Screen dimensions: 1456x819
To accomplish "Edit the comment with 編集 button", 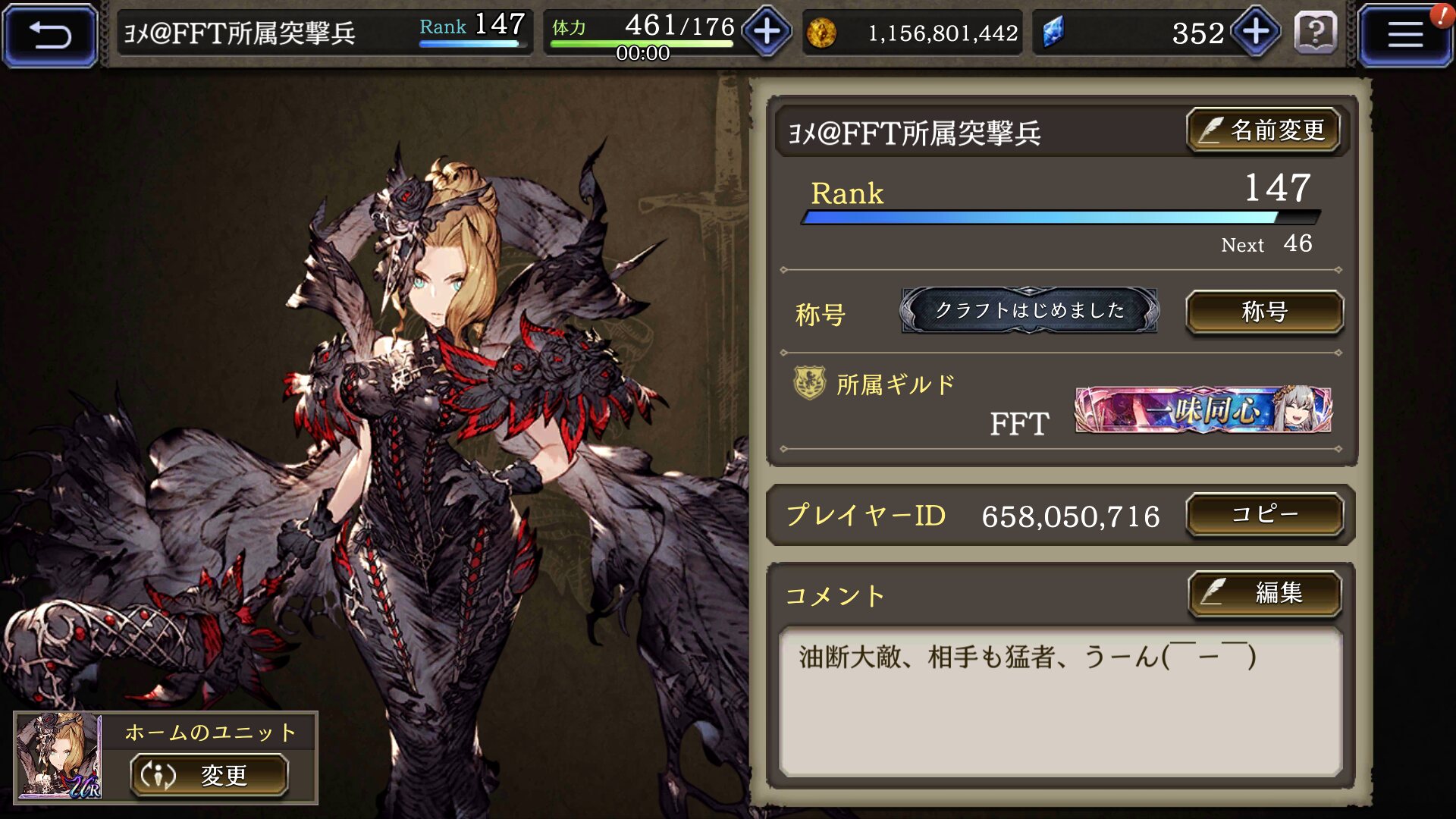I will 1264,592.
